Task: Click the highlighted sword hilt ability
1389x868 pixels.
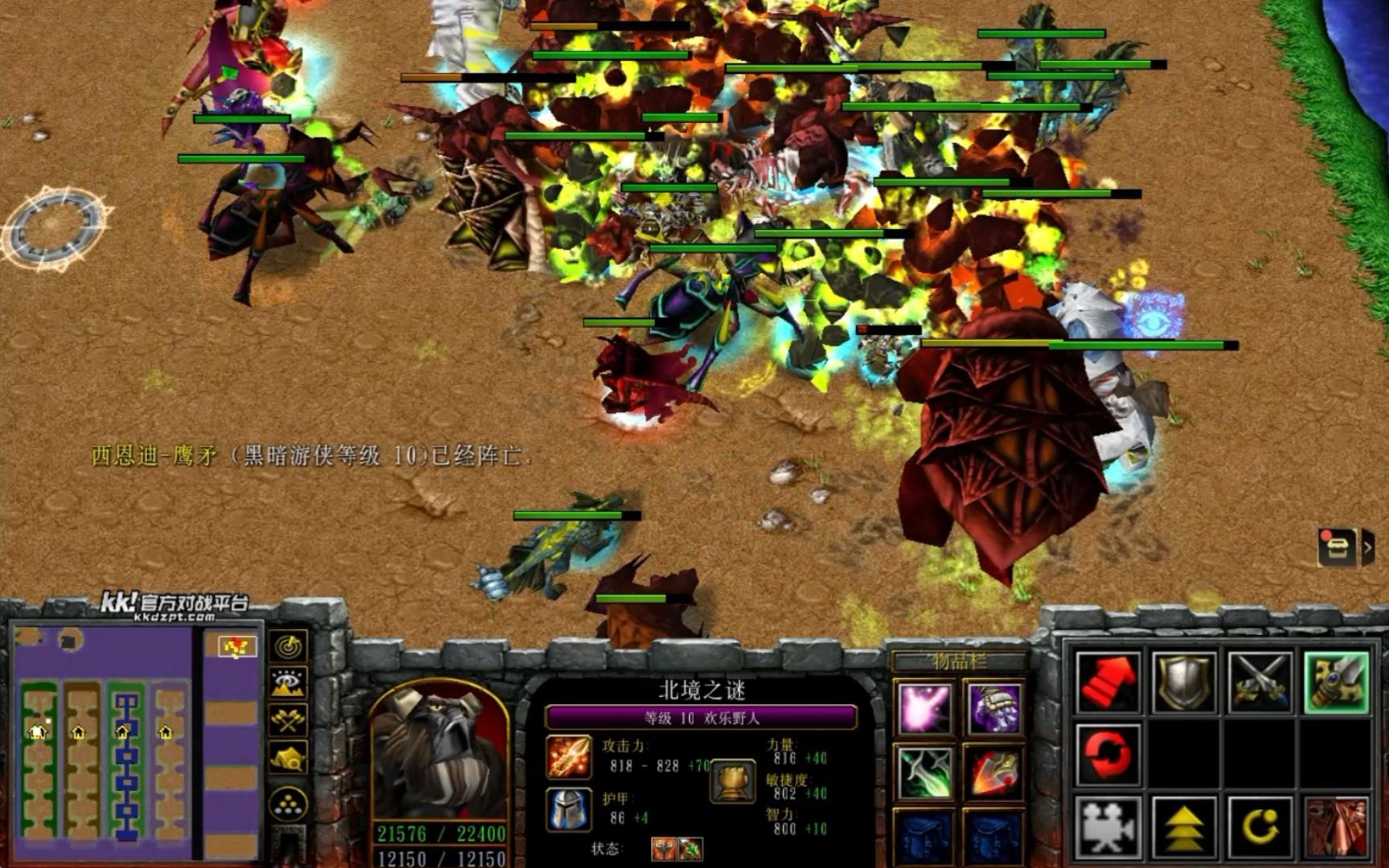Action: tap(1335, 683)
